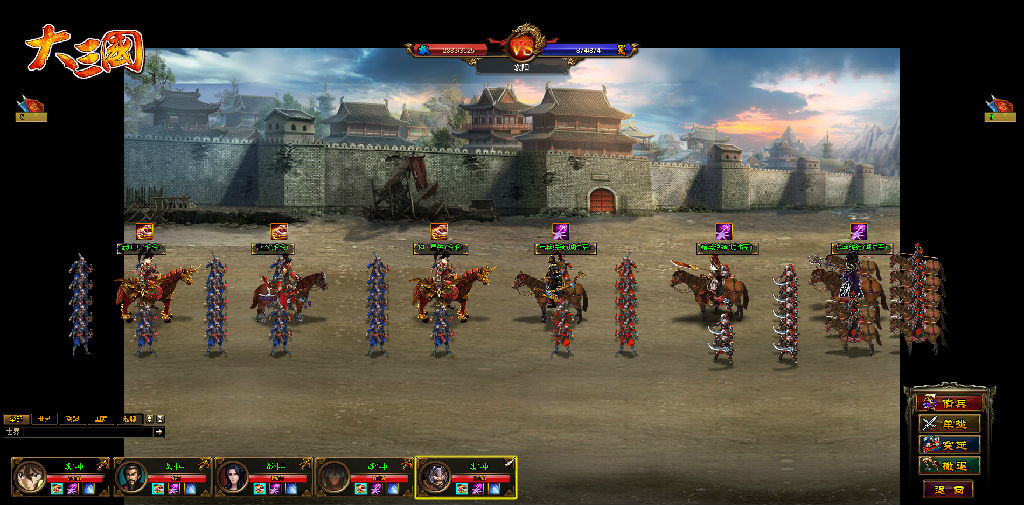
Task: Start a duel with the 单挑 button
Action: [x=950, y=423]
